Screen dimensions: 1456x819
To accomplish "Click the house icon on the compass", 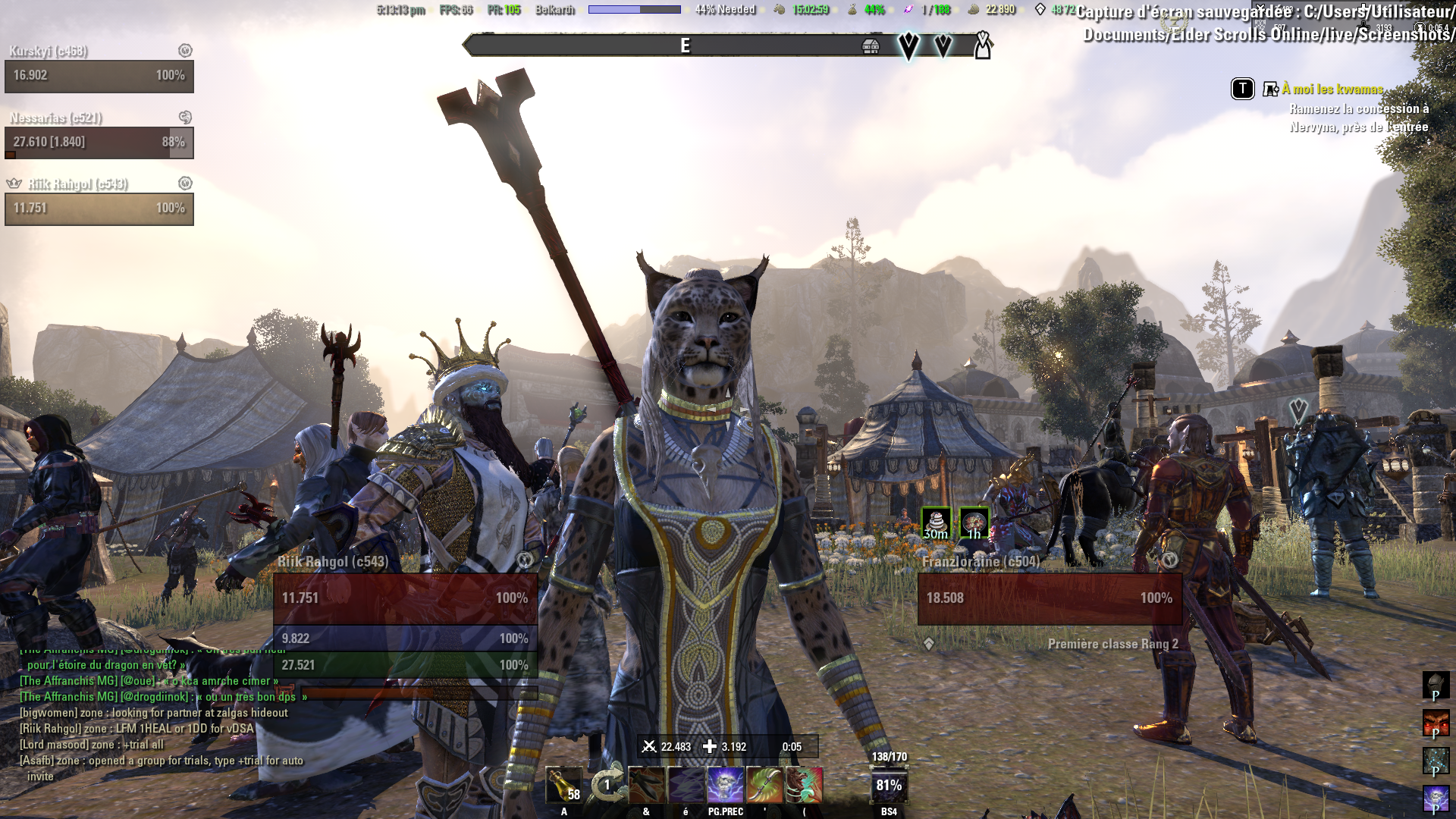I will click(871, 47).
